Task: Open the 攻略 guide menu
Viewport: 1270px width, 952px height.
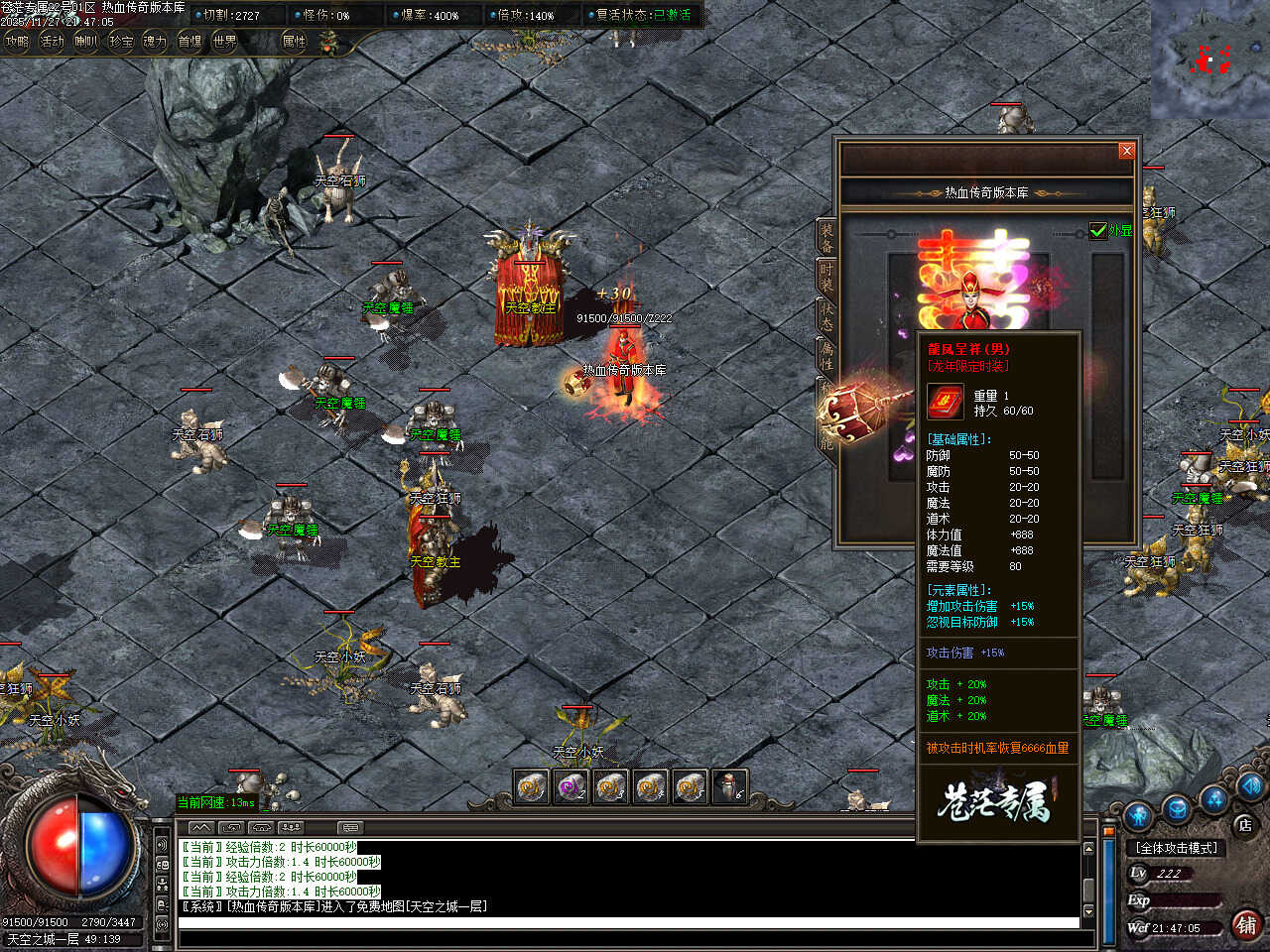Action: click(x=17, y=42)
